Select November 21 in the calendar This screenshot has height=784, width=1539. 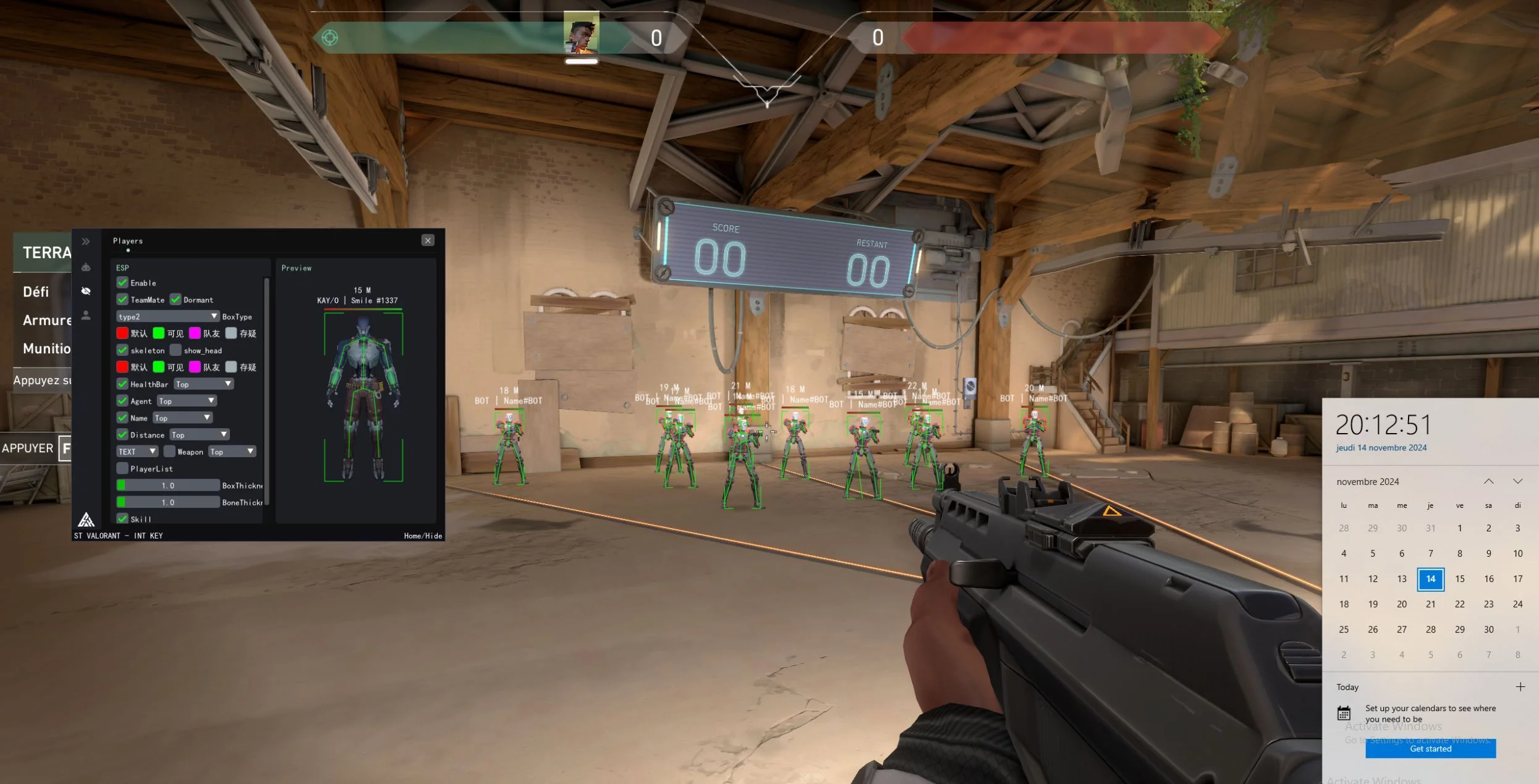(x=1430, y=604)
